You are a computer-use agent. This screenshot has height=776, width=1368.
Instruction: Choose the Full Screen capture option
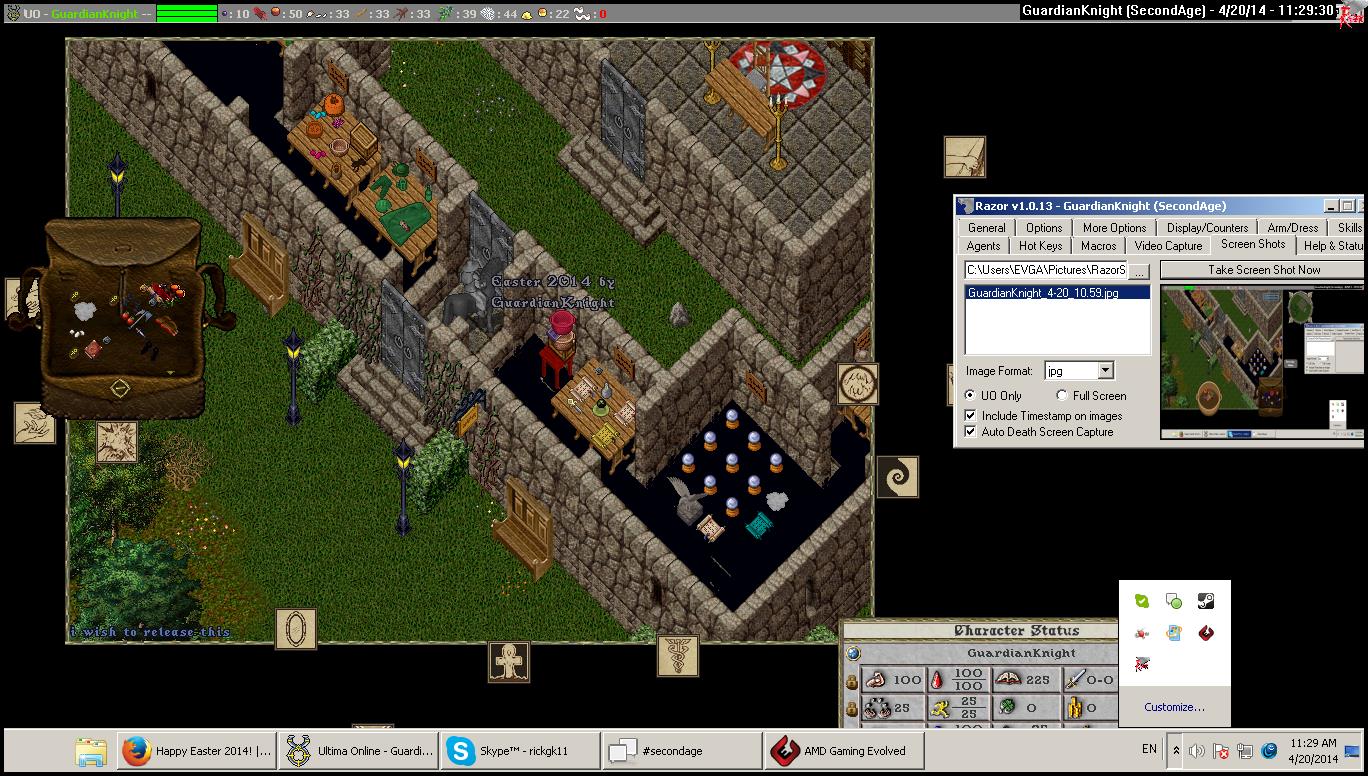coord(1062,396)
